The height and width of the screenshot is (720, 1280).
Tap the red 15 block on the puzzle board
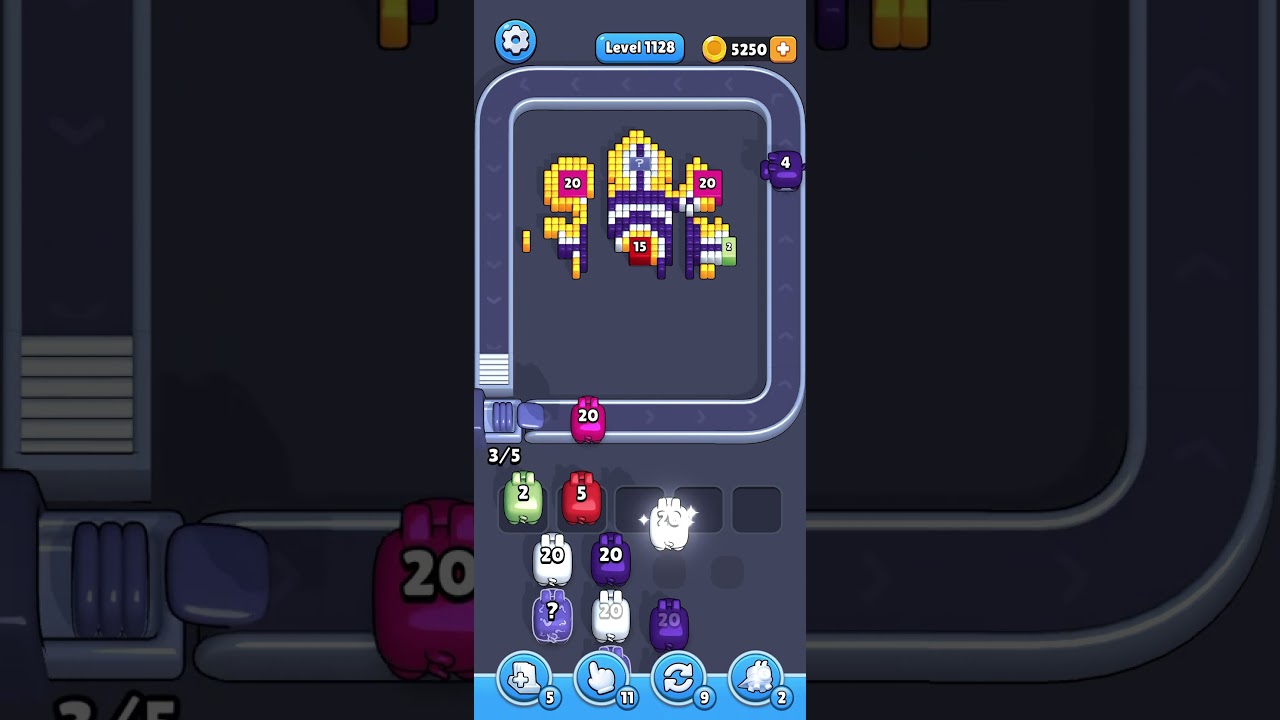pyautogui.click(x=639, y=245)
